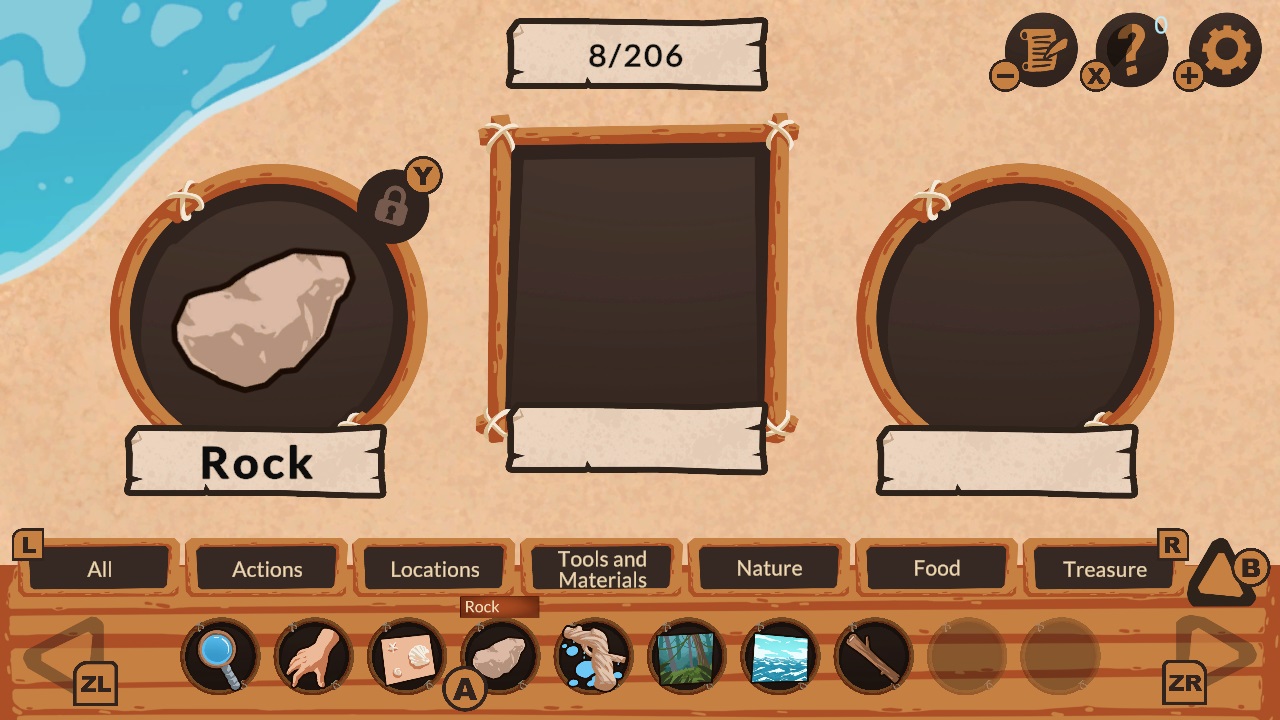Select the forest location icon
1280x720 pixels.
[x=688, y=656]
